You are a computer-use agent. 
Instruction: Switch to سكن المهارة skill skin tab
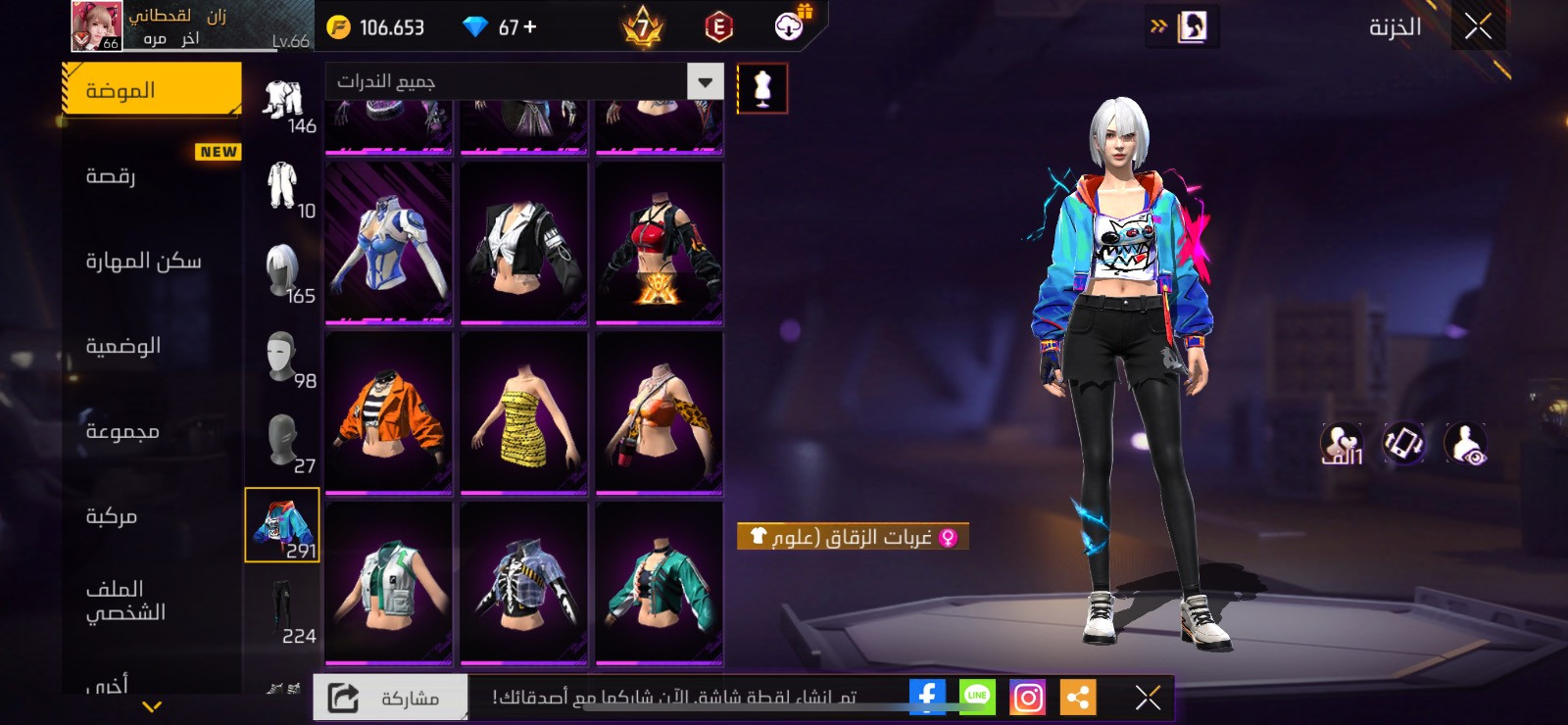coord(152,261)
